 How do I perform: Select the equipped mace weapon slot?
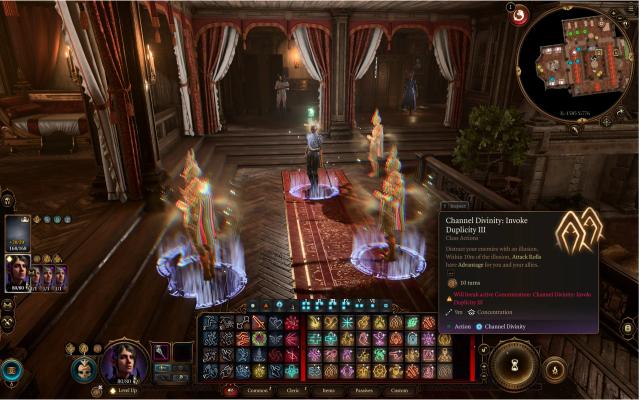[159, 352]
